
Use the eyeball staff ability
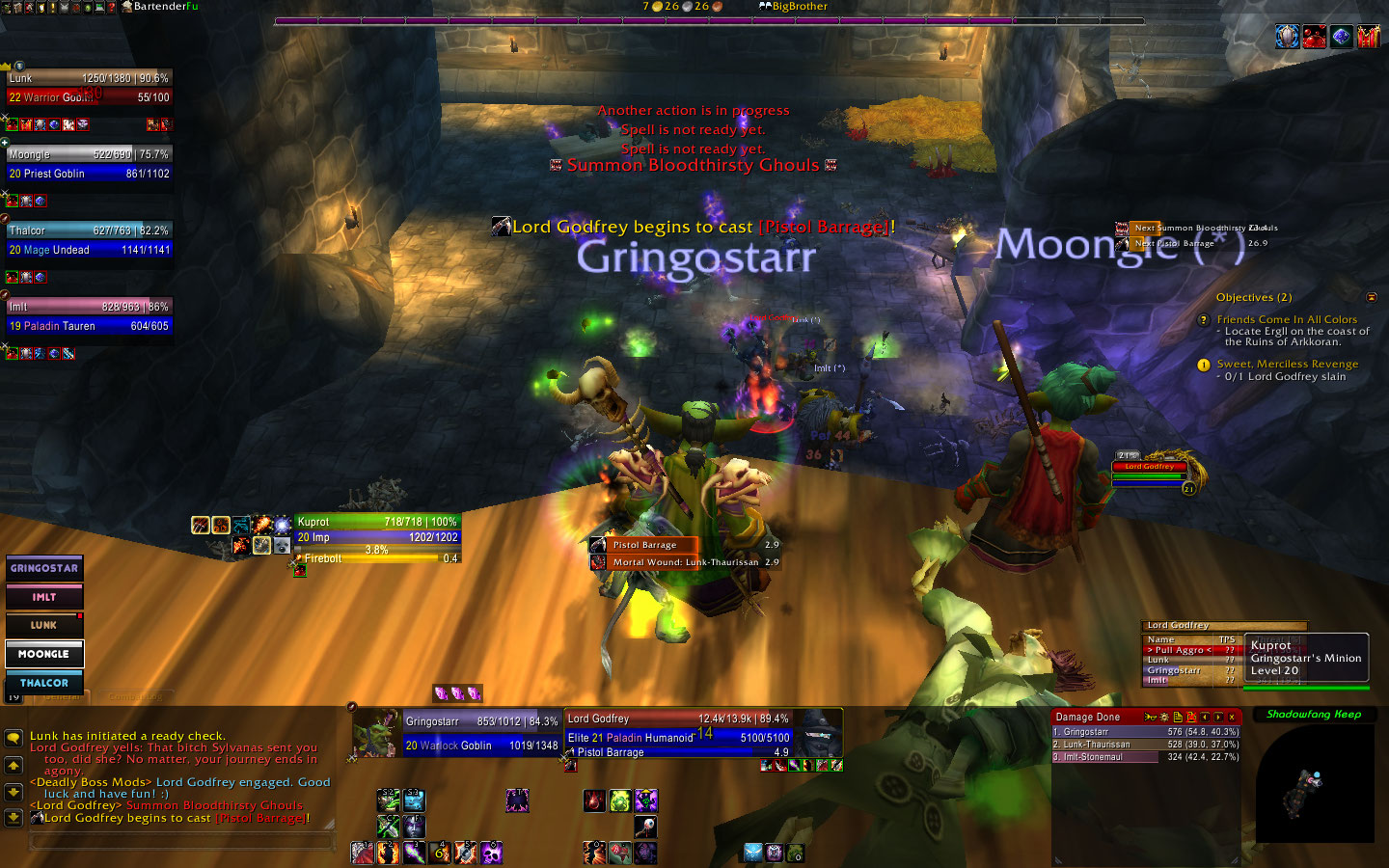(645, 827)
